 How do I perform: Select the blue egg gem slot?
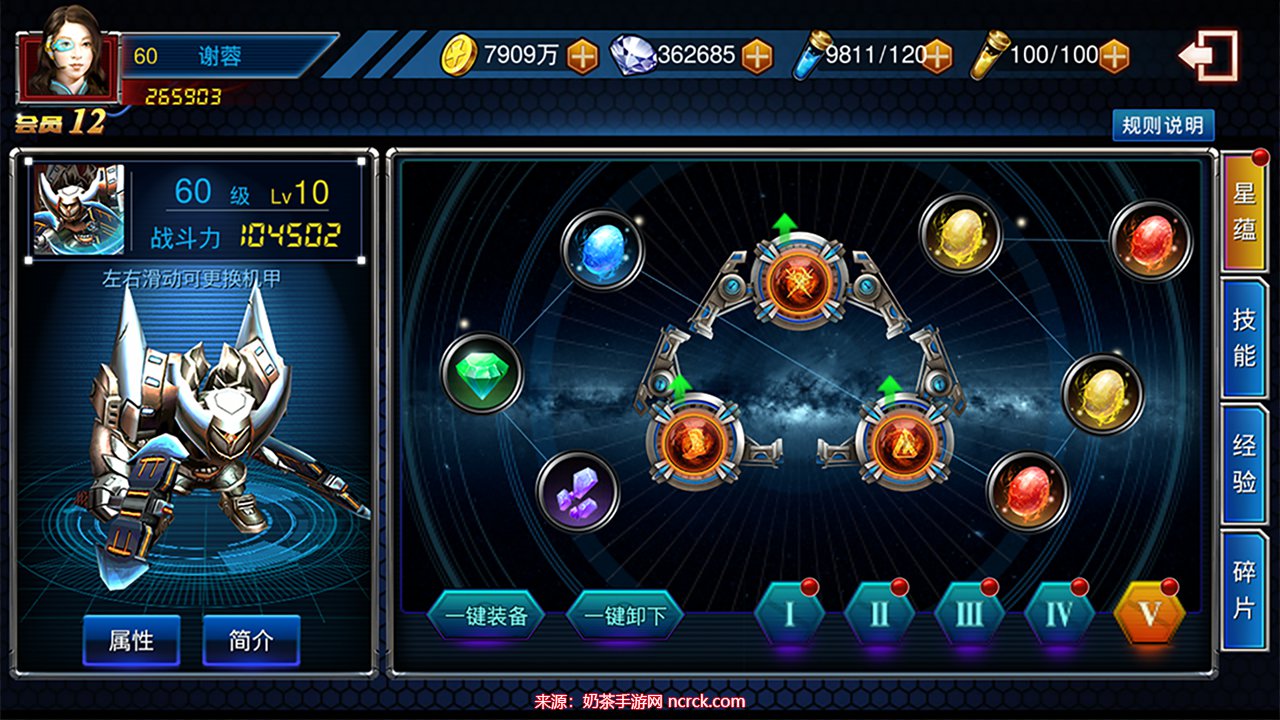point(601,249)
